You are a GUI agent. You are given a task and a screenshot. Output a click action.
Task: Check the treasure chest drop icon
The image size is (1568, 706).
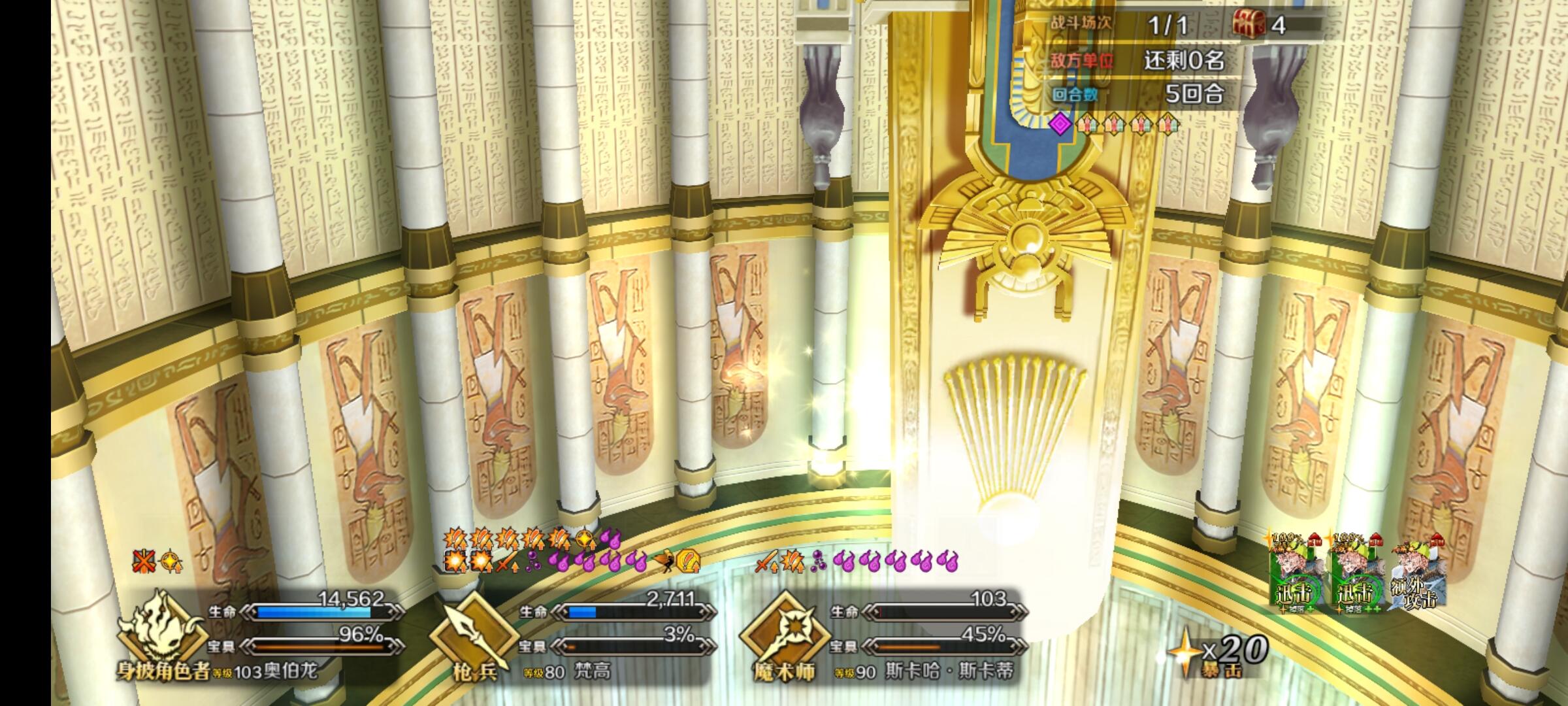pyautogui.click(x=1248, y=25)
